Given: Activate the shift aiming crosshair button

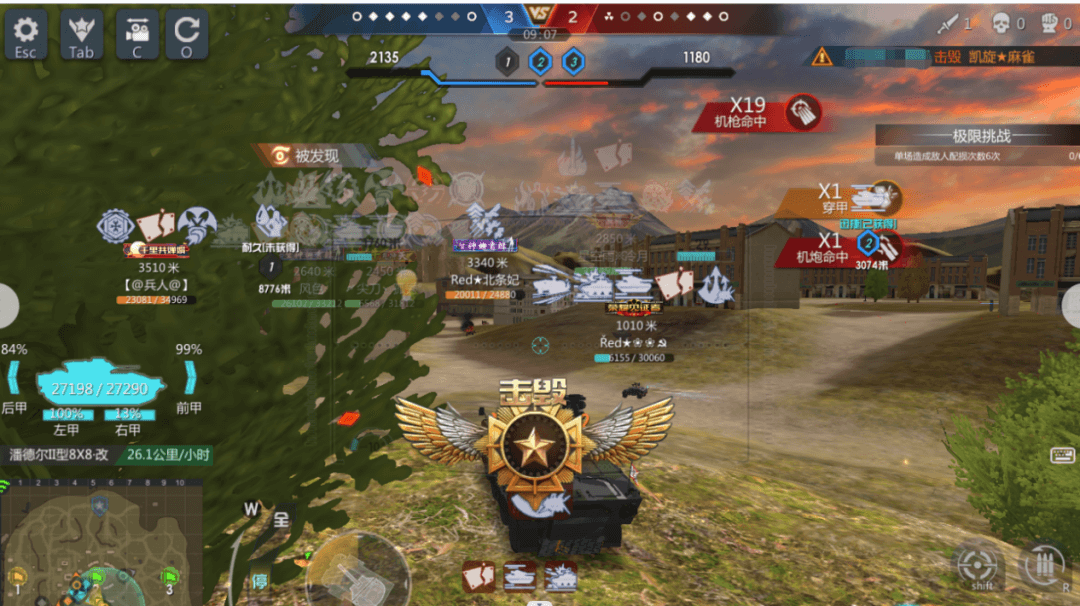Looking at the screenshot, I should point(977,567).
